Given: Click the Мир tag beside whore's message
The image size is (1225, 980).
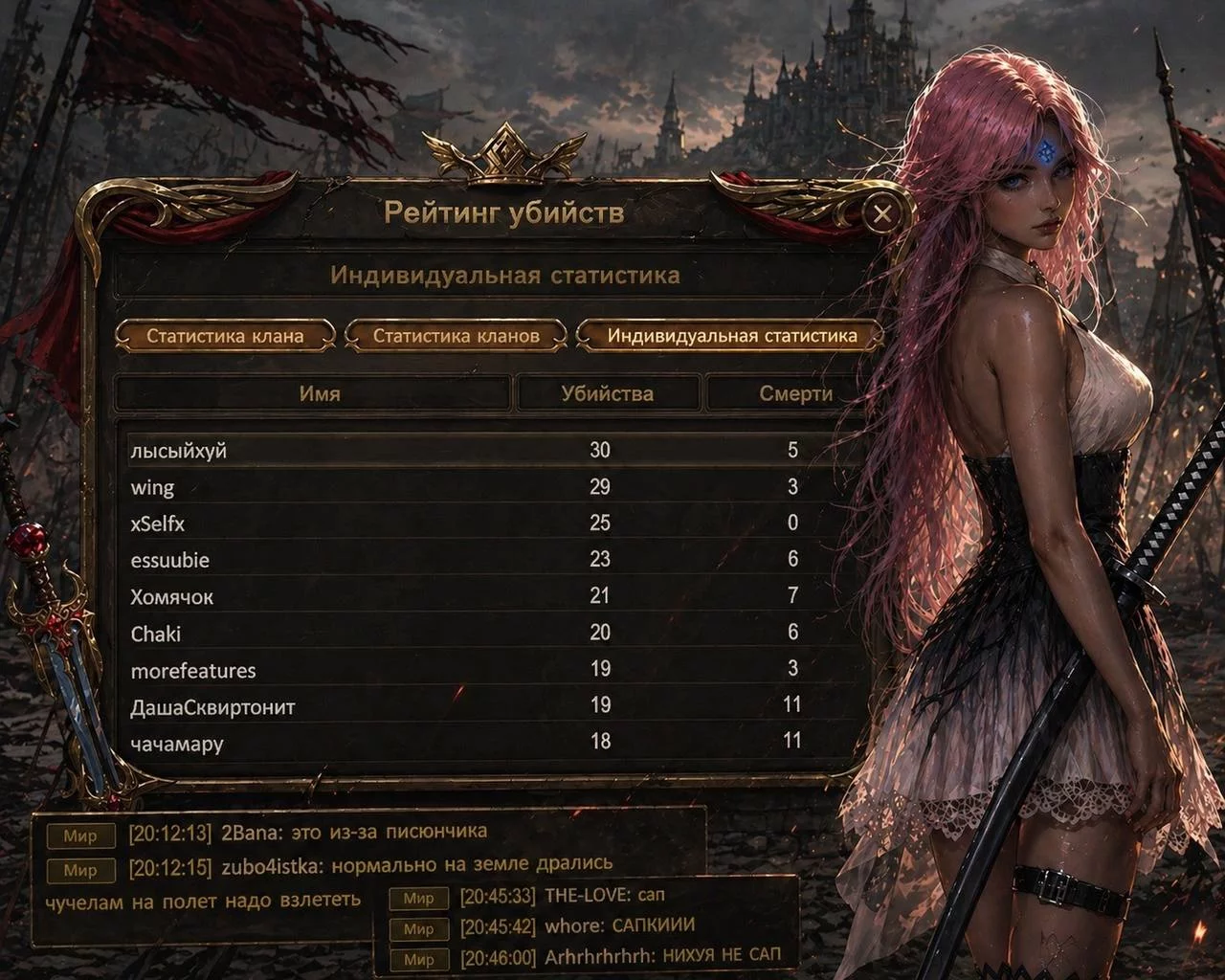Looking at the screenshot, I should (418, 928).
